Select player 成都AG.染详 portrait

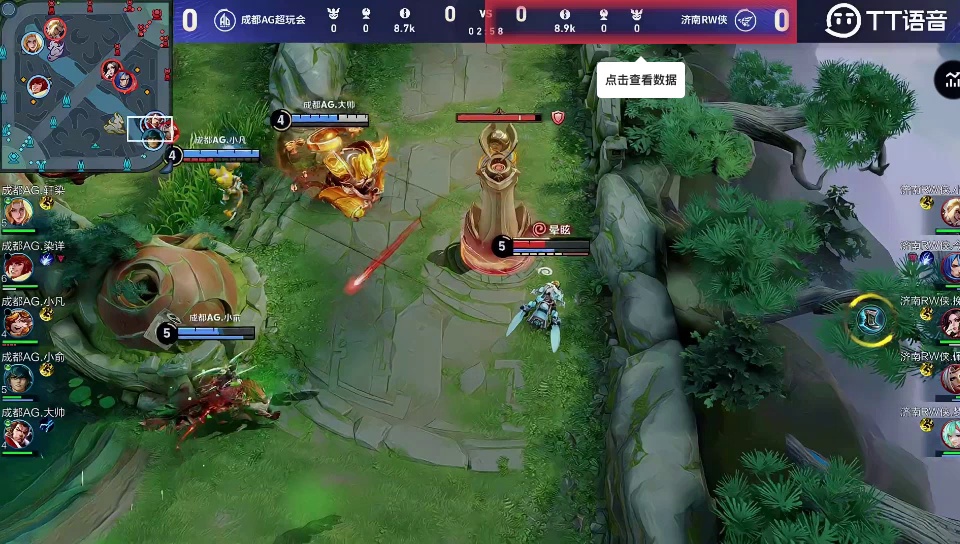pos(18,266)
